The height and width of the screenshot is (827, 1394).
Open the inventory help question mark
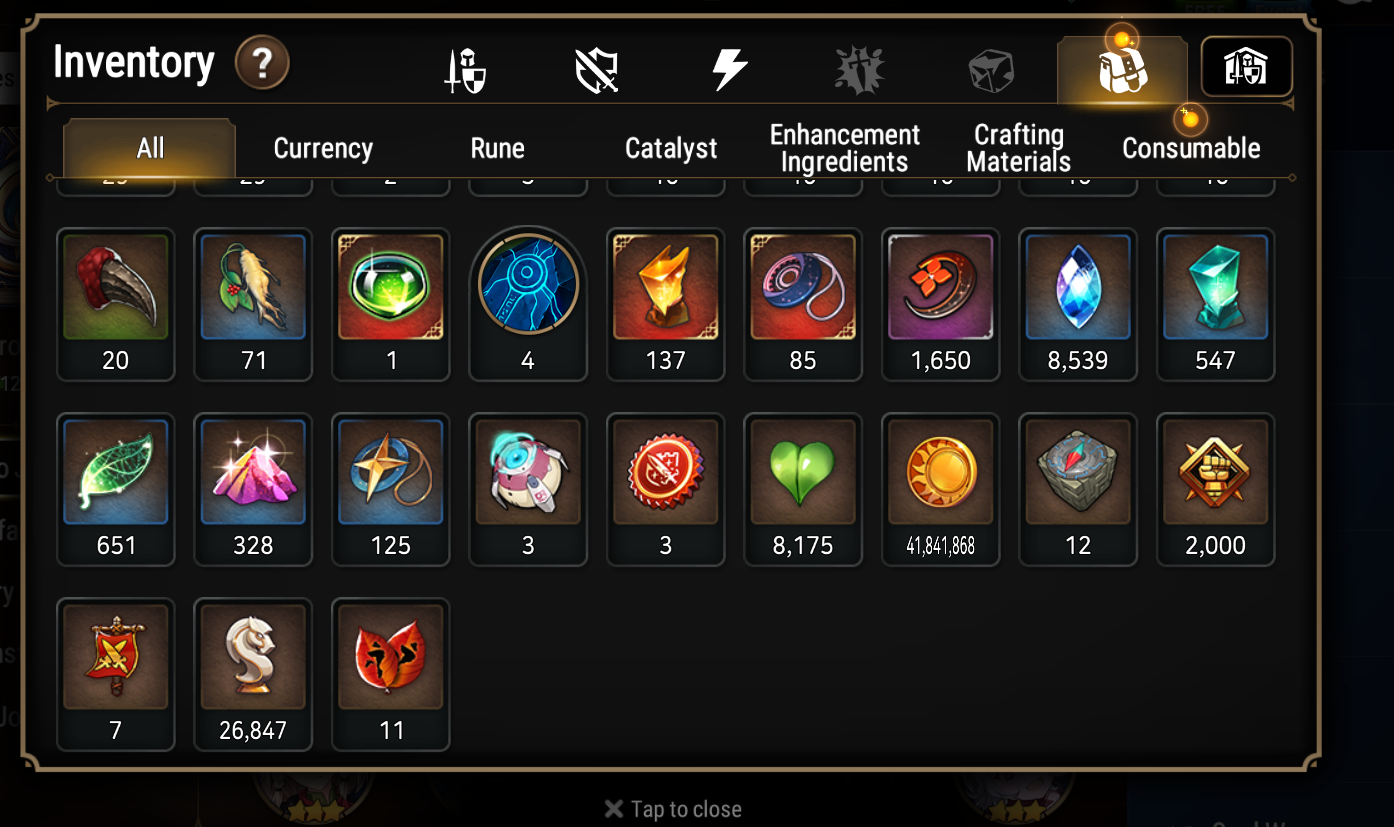pyautogui.click(x=262, y=65)
